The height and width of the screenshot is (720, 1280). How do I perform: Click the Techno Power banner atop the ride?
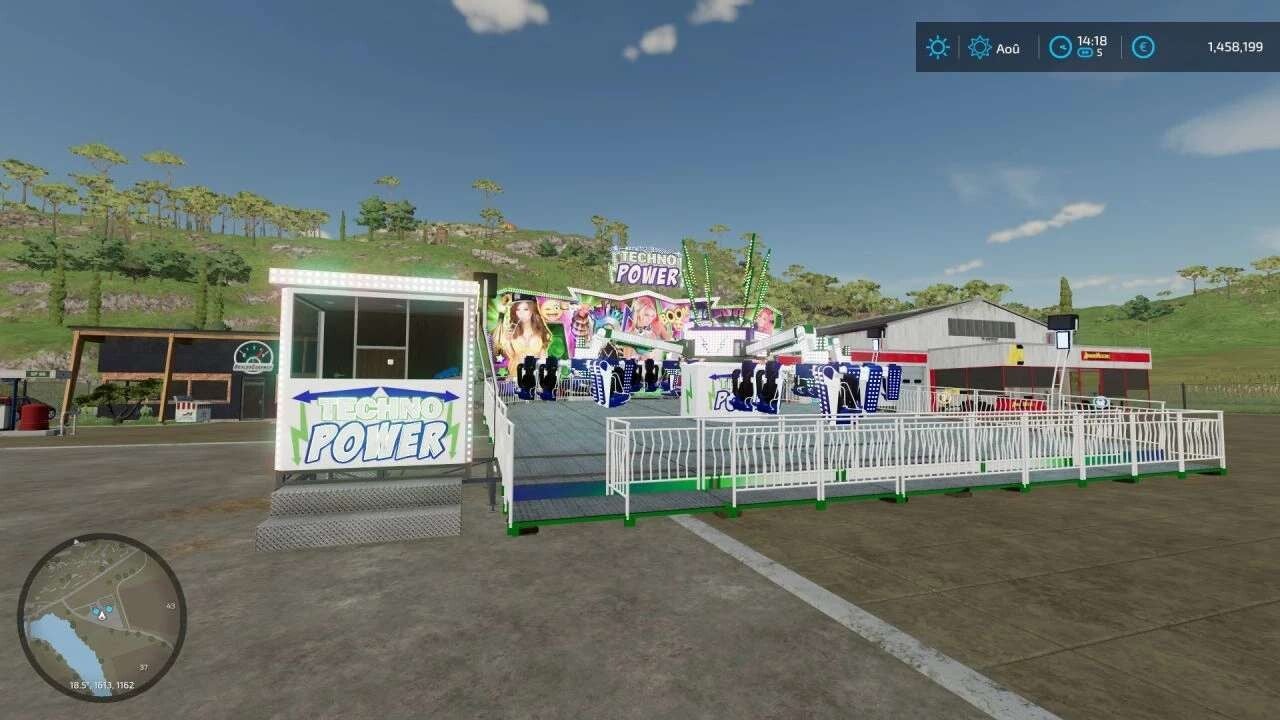(646, 265)
